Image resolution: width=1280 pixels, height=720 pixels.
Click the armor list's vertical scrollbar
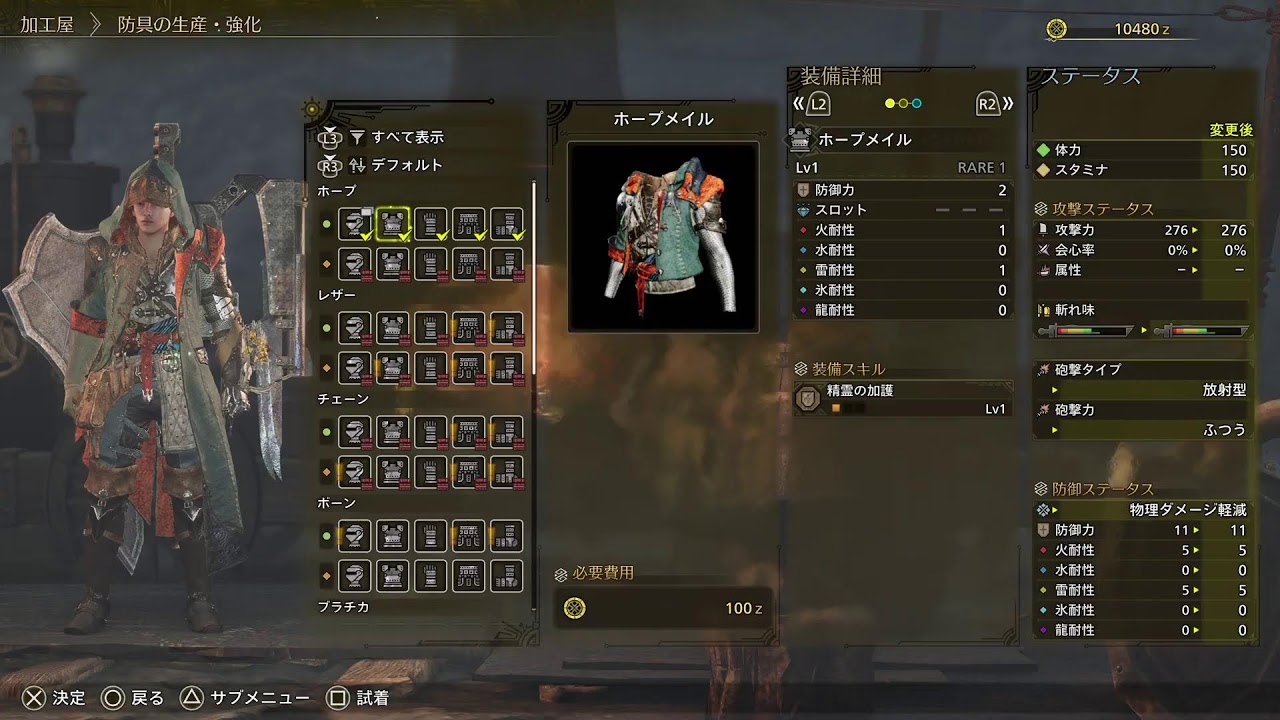(x=533, y=280)
